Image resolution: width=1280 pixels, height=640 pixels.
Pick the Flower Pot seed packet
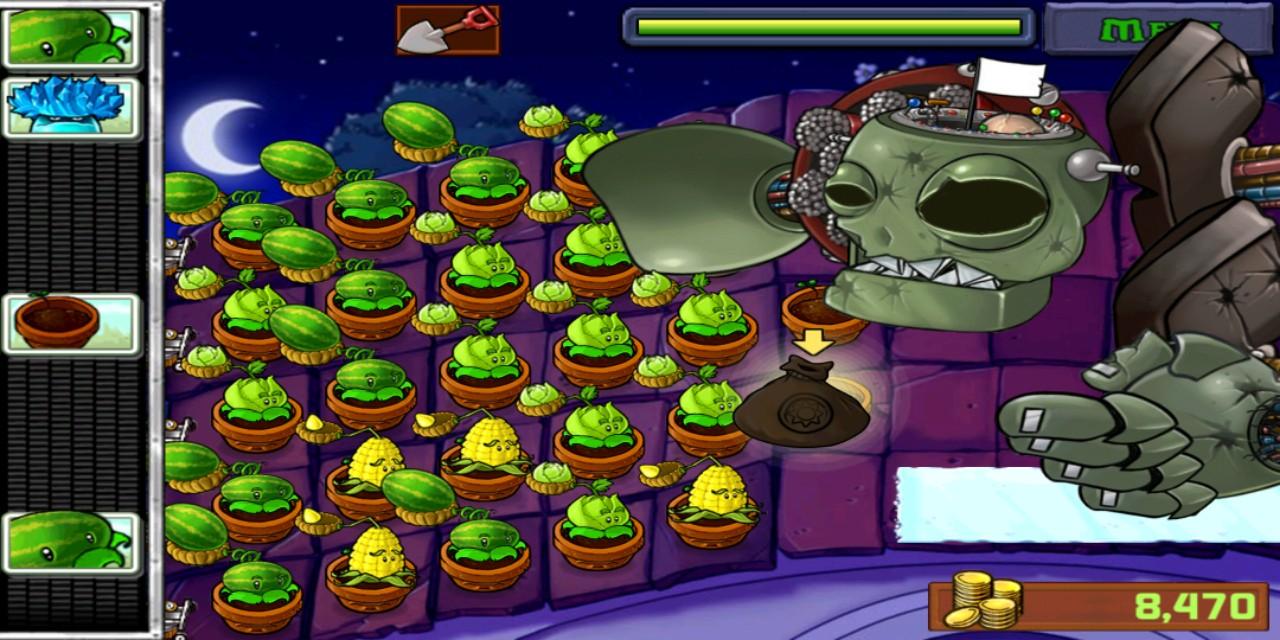pyautogui.click(x=72, y=324)
